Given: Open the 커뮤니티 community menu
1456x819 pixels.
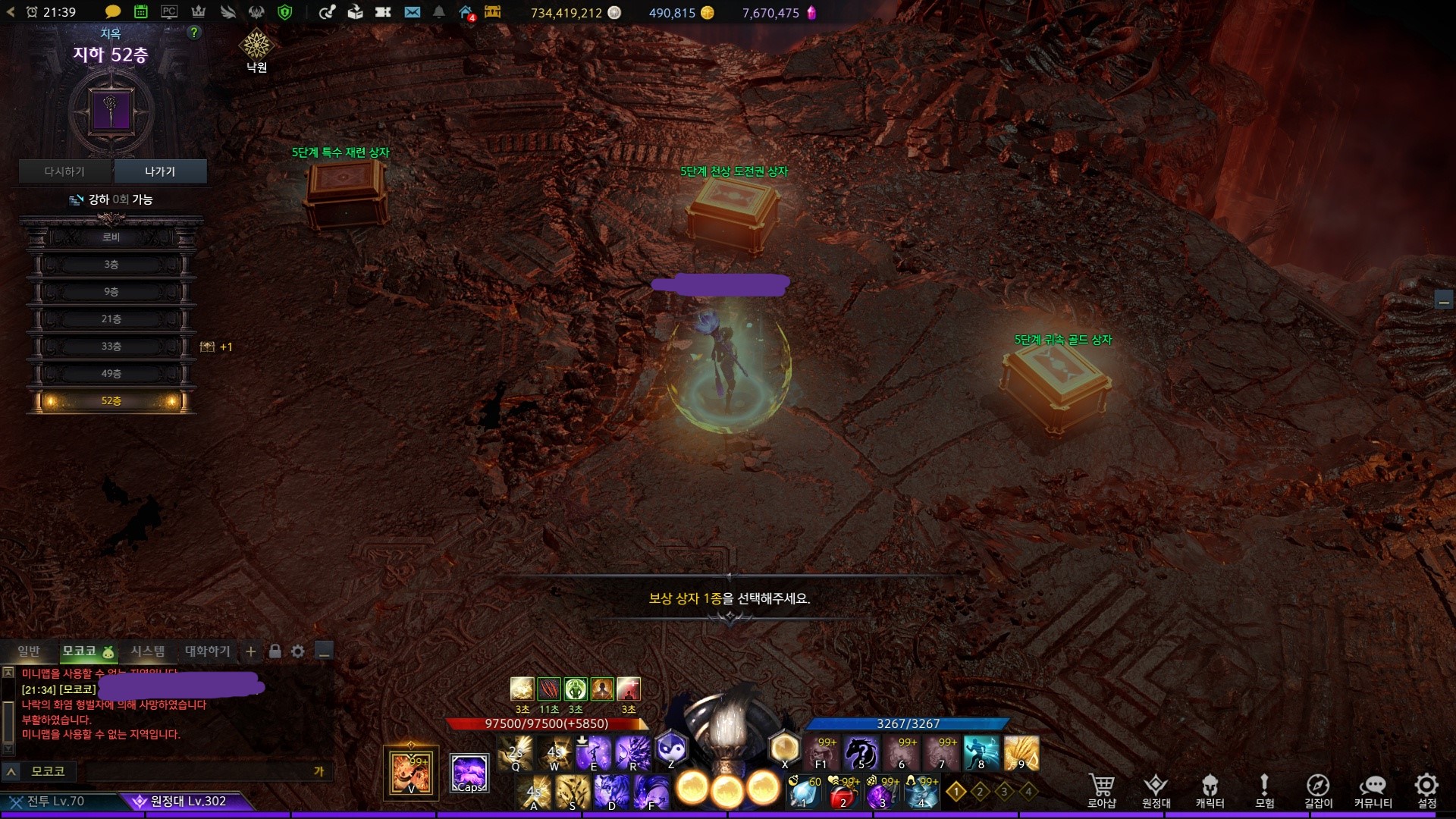Looking at the screenshot, I should pyautogui.click(x=1373, y=790).
